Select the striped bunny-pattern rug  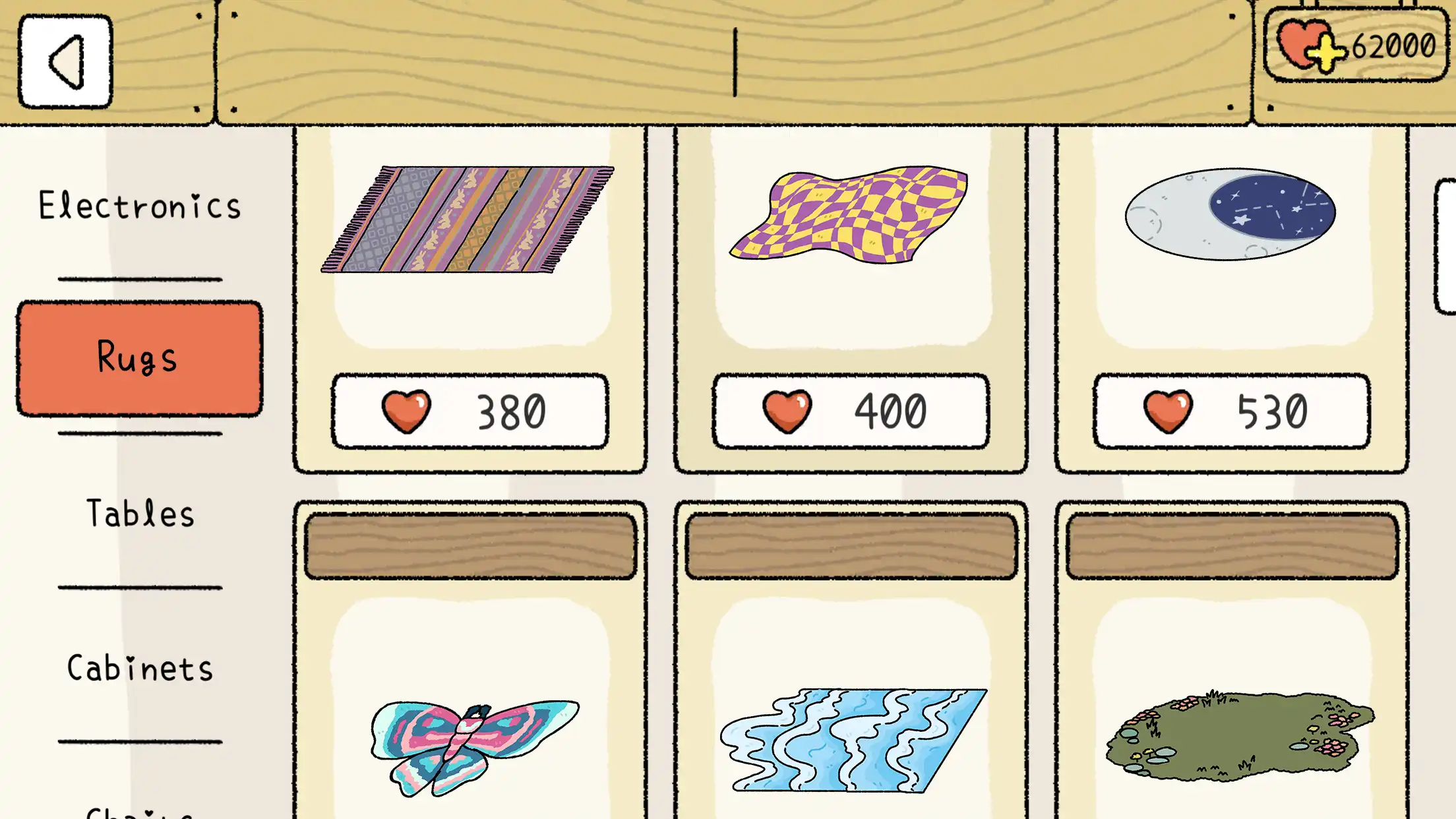(x=468, y=218)
